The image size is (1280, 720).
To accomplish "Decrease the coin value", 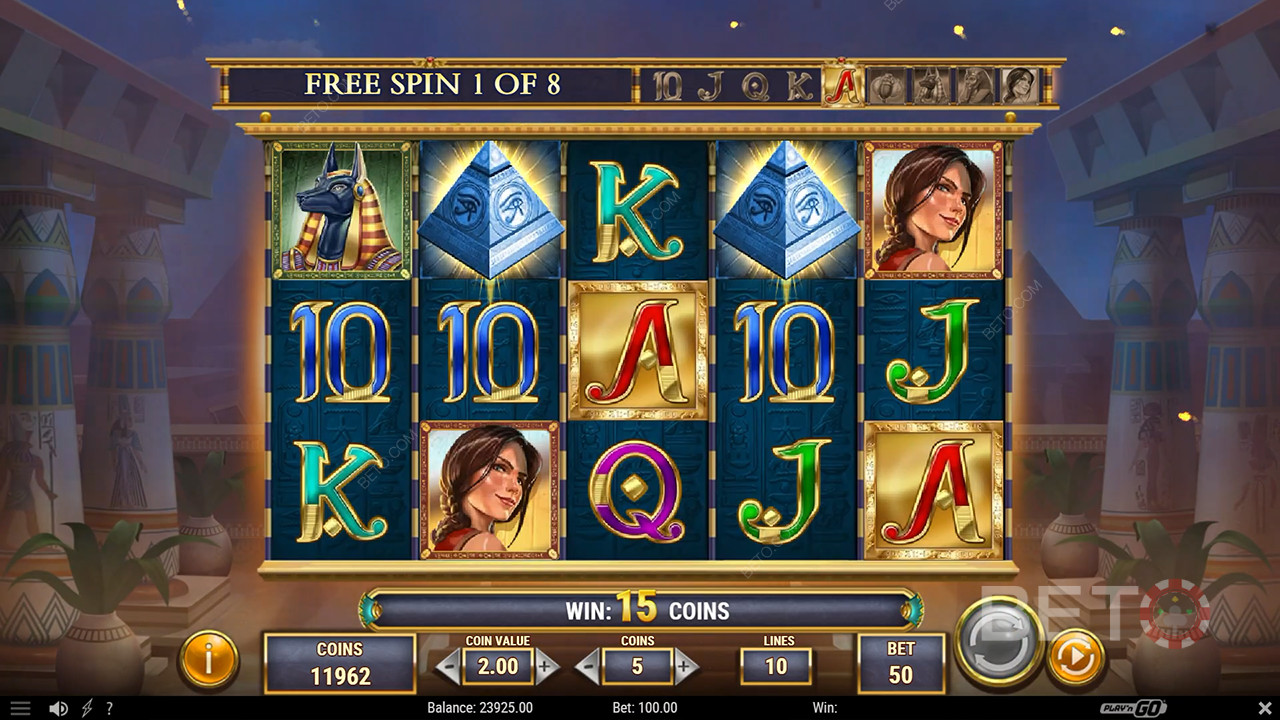I will coord(449,665).
